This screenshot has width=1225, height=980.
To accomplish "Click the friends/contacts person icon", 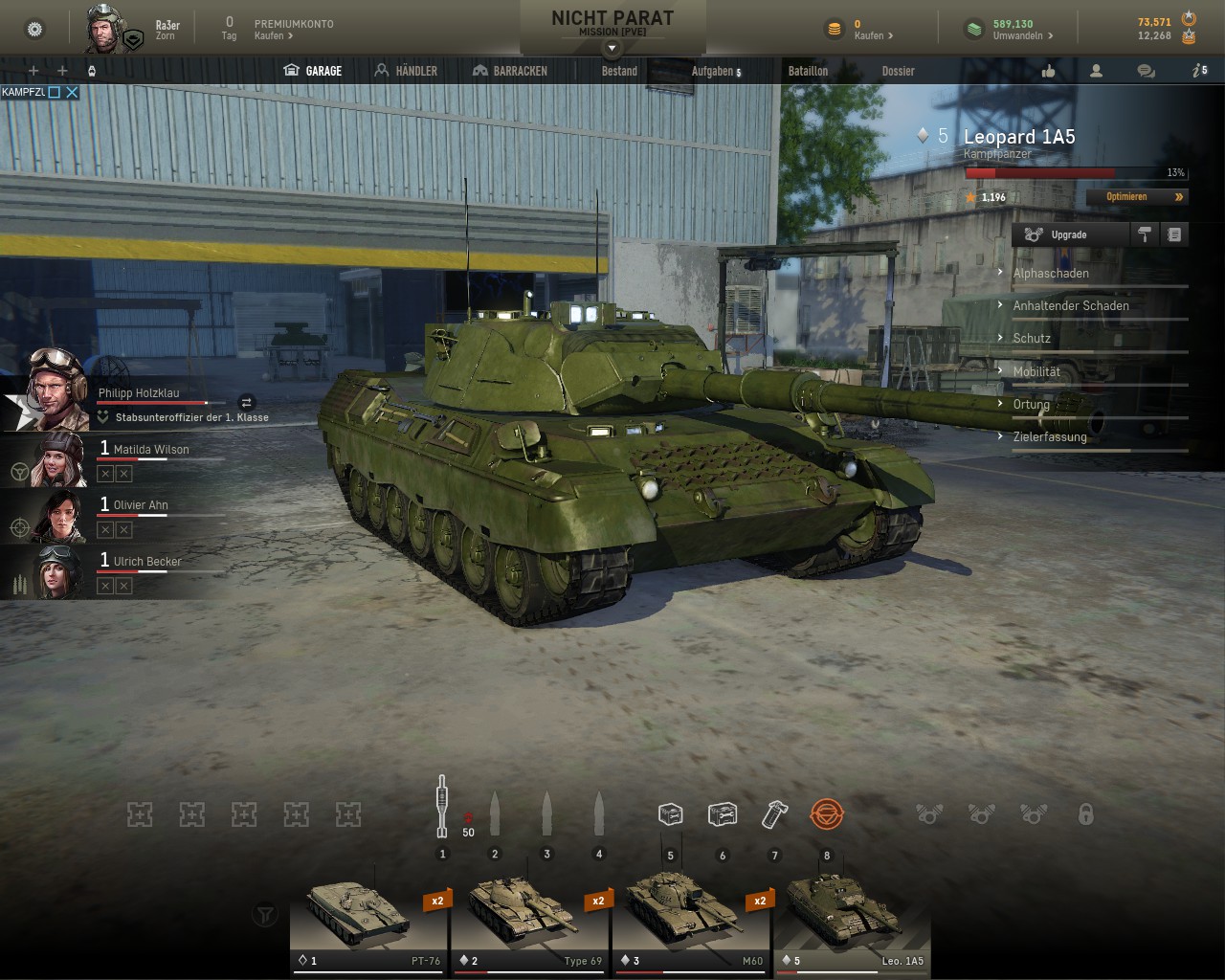I will (1096, 70).
